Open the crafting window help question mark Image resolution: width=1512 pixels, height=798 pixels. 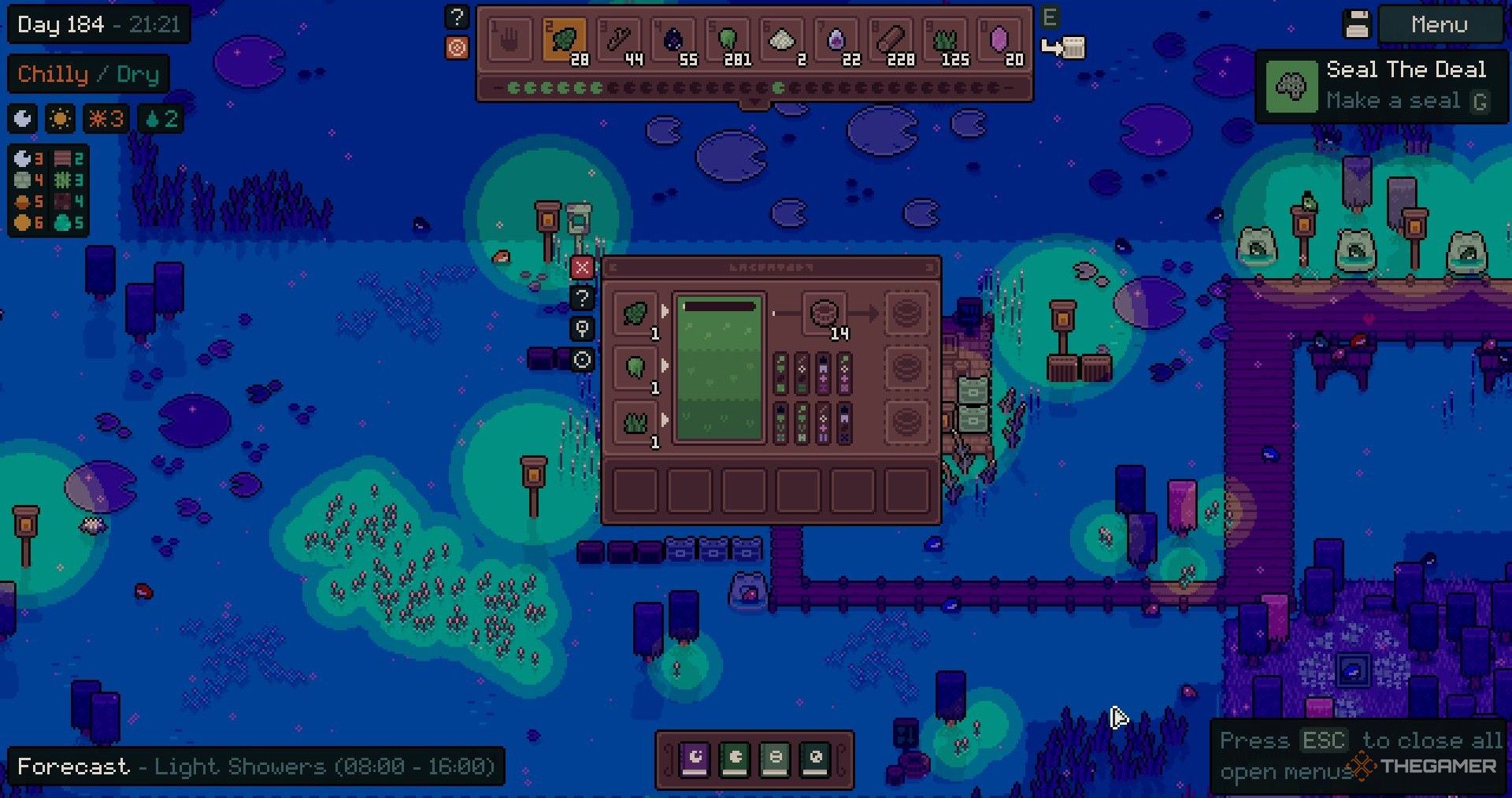click(582, 299)
